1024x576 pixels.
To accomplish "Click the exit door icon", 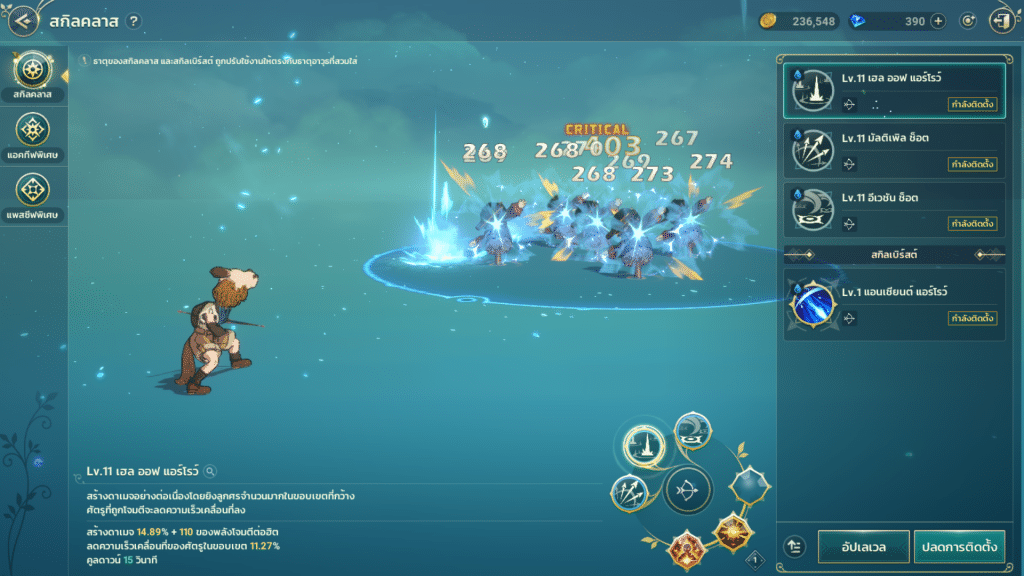I will click(x=1001, y=21).
